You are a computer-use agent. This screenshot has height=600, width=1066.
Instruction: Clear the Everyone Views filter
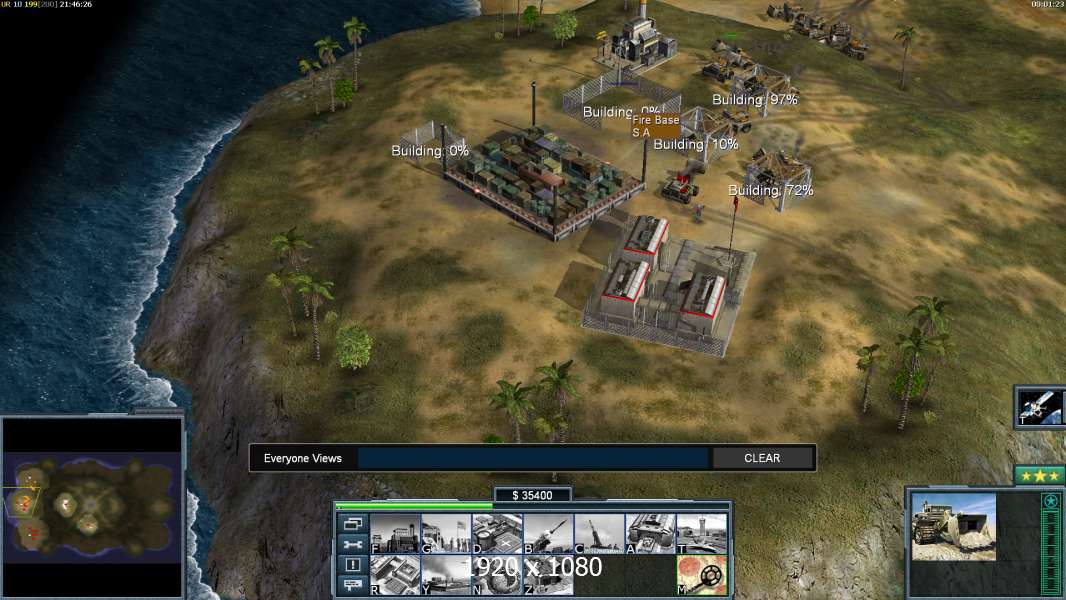762,458
